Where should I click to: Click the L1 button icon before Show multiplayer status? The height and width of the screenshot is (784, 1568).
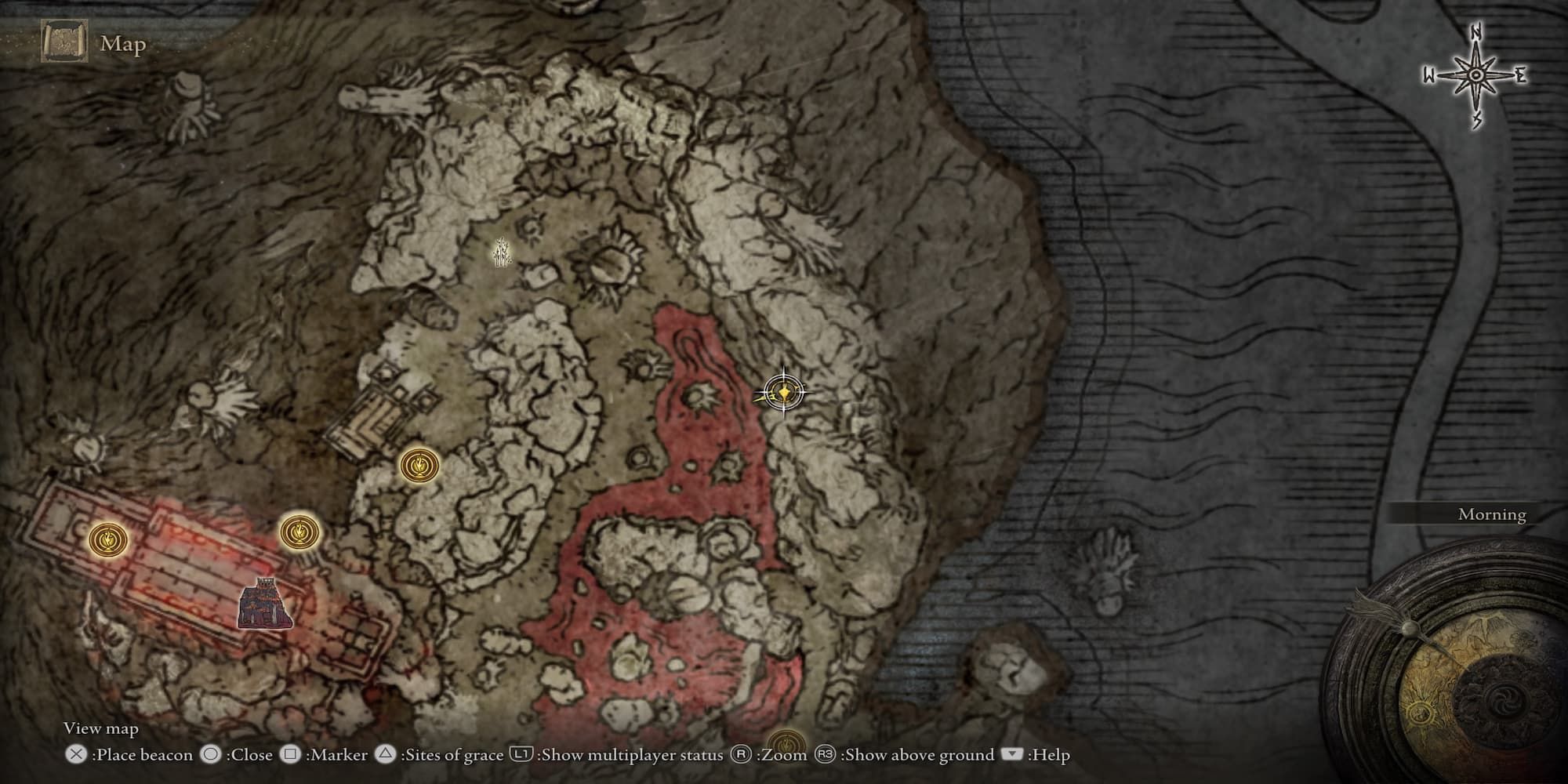pyautogui.click(x=521, y=755)
